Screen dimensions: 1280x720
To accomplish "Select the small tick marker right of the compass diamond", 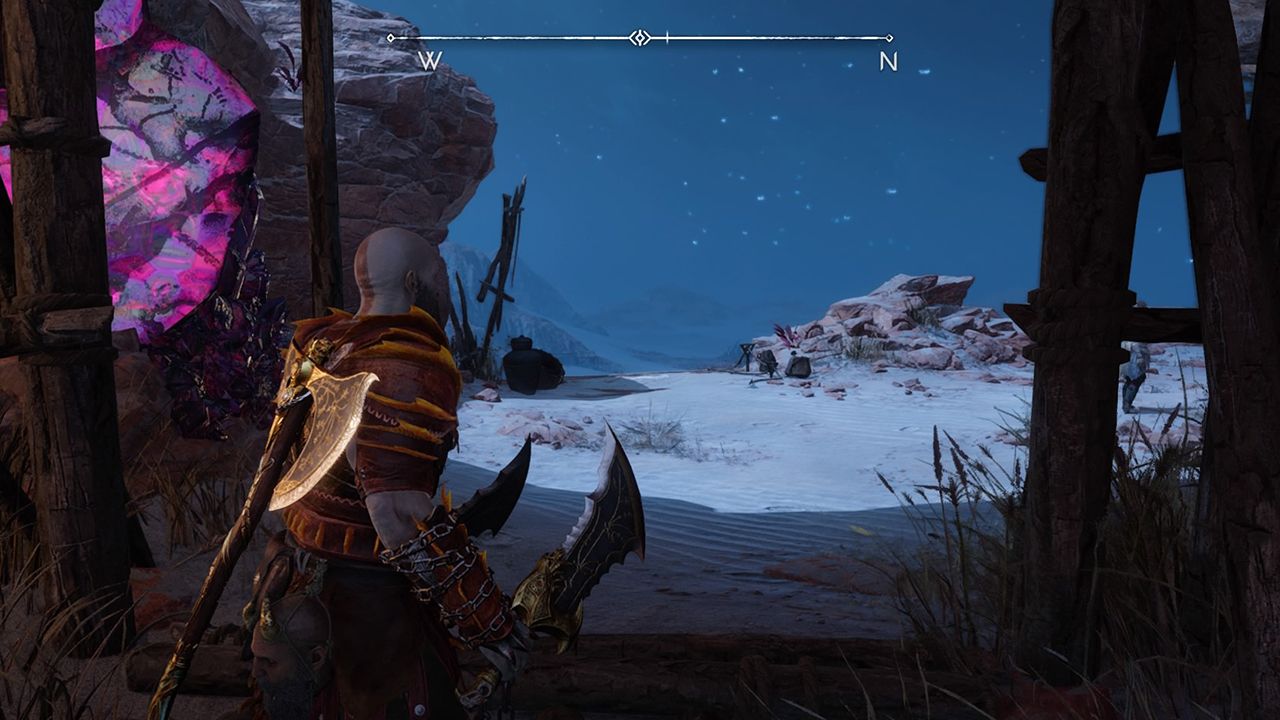I will 666,37.
